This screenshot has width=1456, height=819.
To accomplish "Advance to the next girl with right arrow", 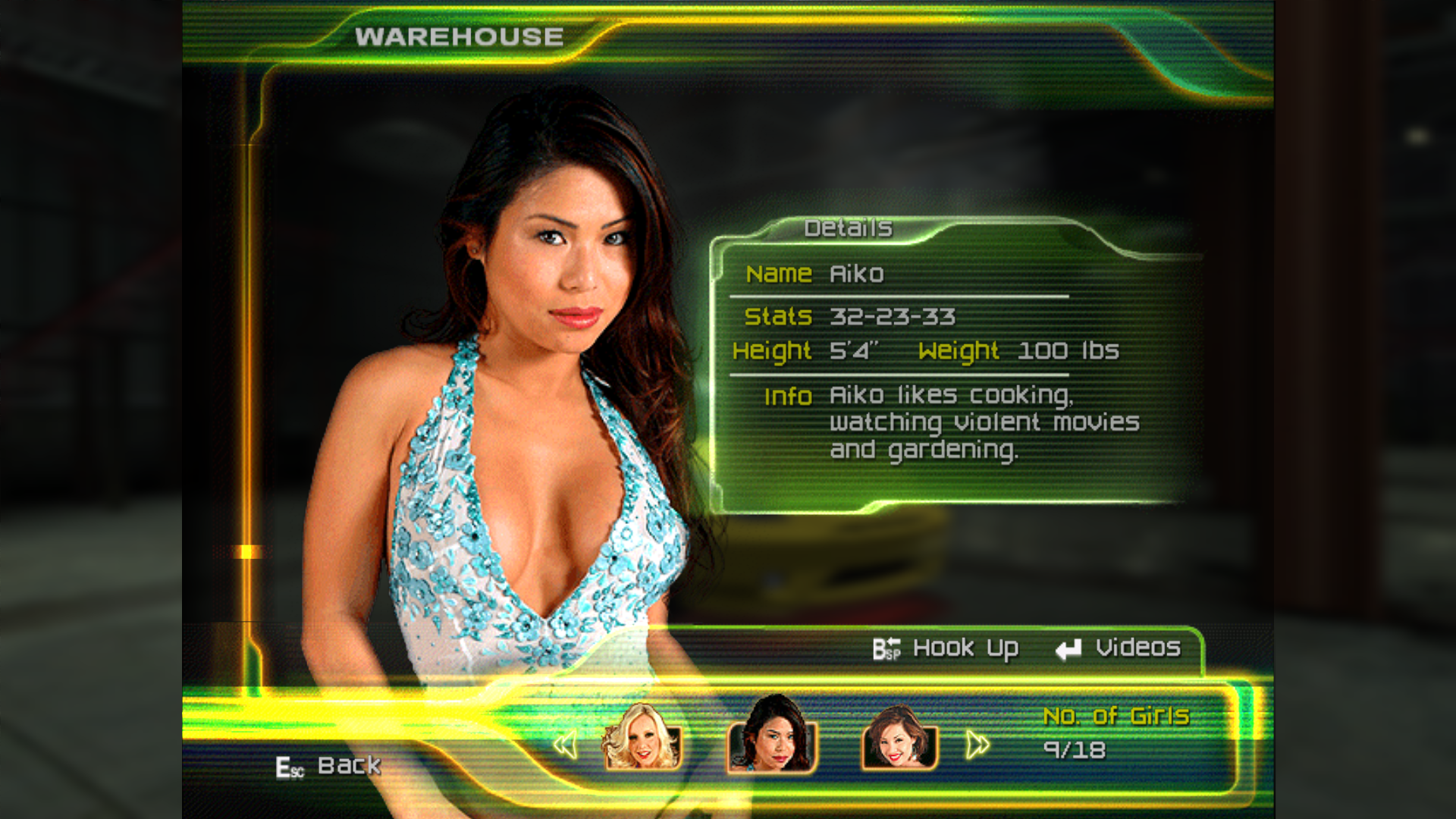I will click(977, 745).
